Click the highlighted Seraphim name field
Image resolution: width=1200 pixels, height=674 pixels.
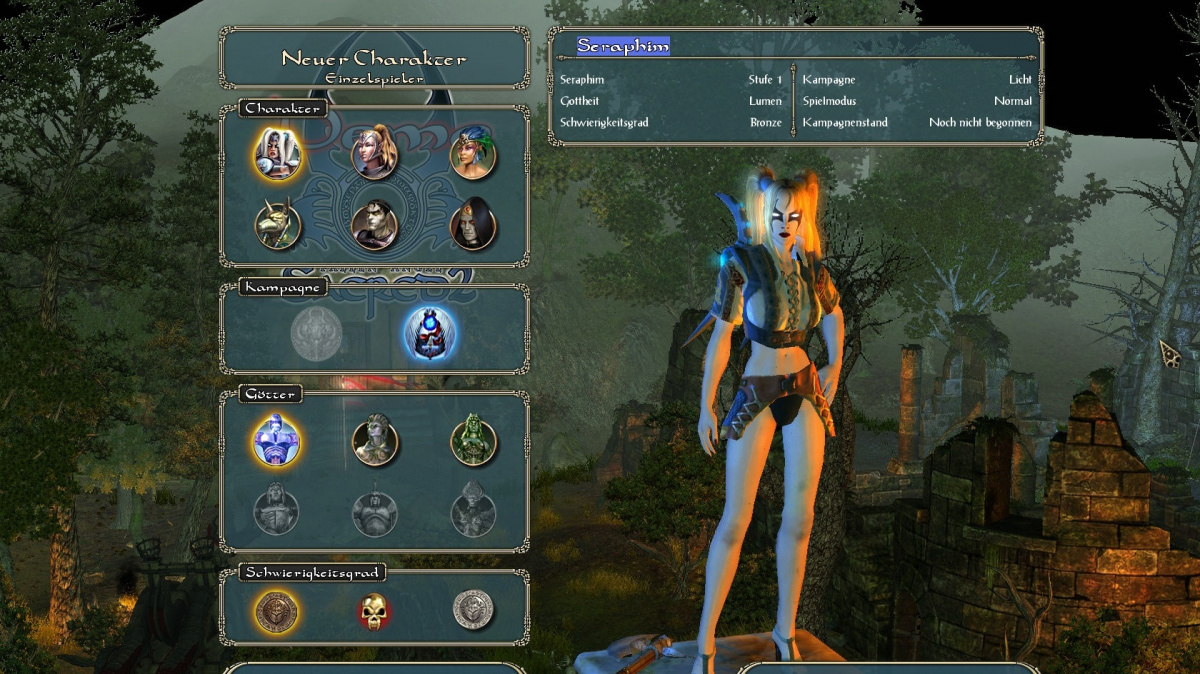[623, 46]
